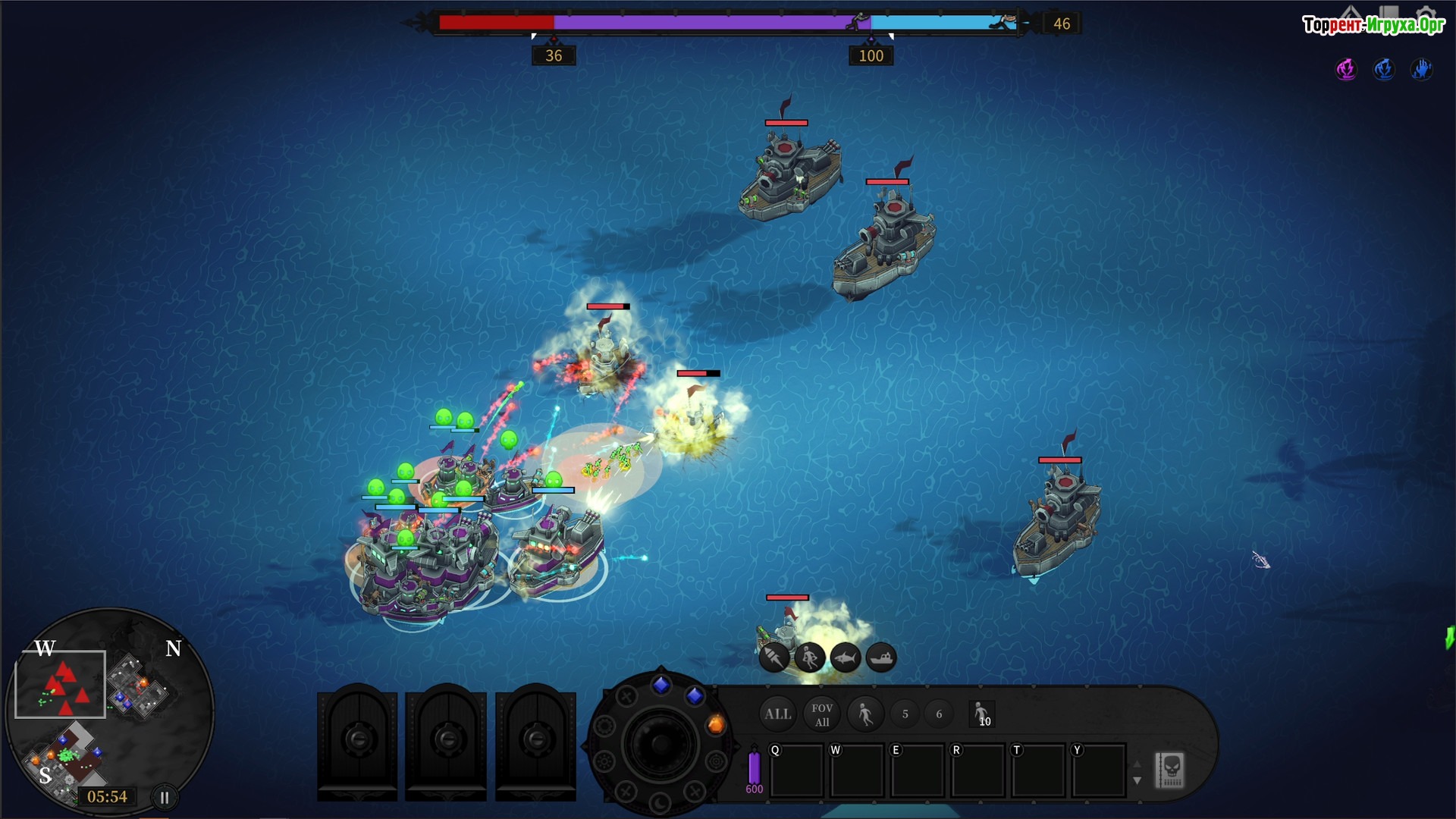Pause the game with the pause button

tap(164, 797)
